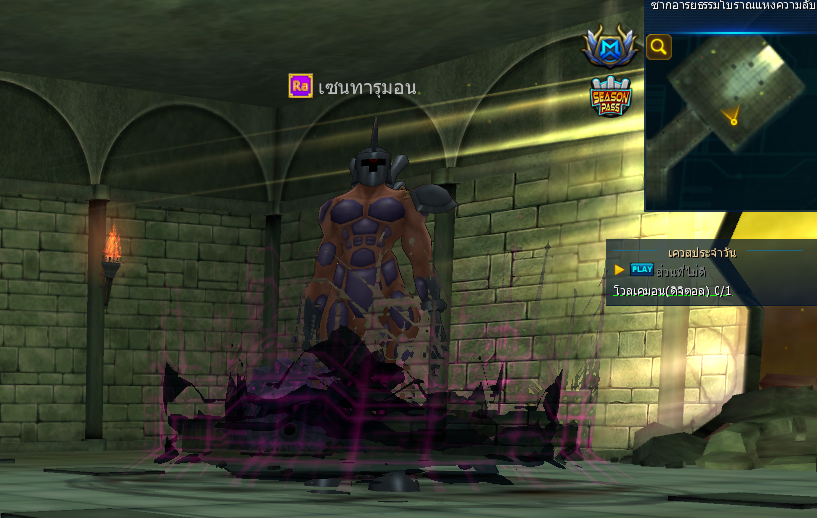Click the minimap's magnifying glass button
817x518 pixels.
click(x=658, y=47)
